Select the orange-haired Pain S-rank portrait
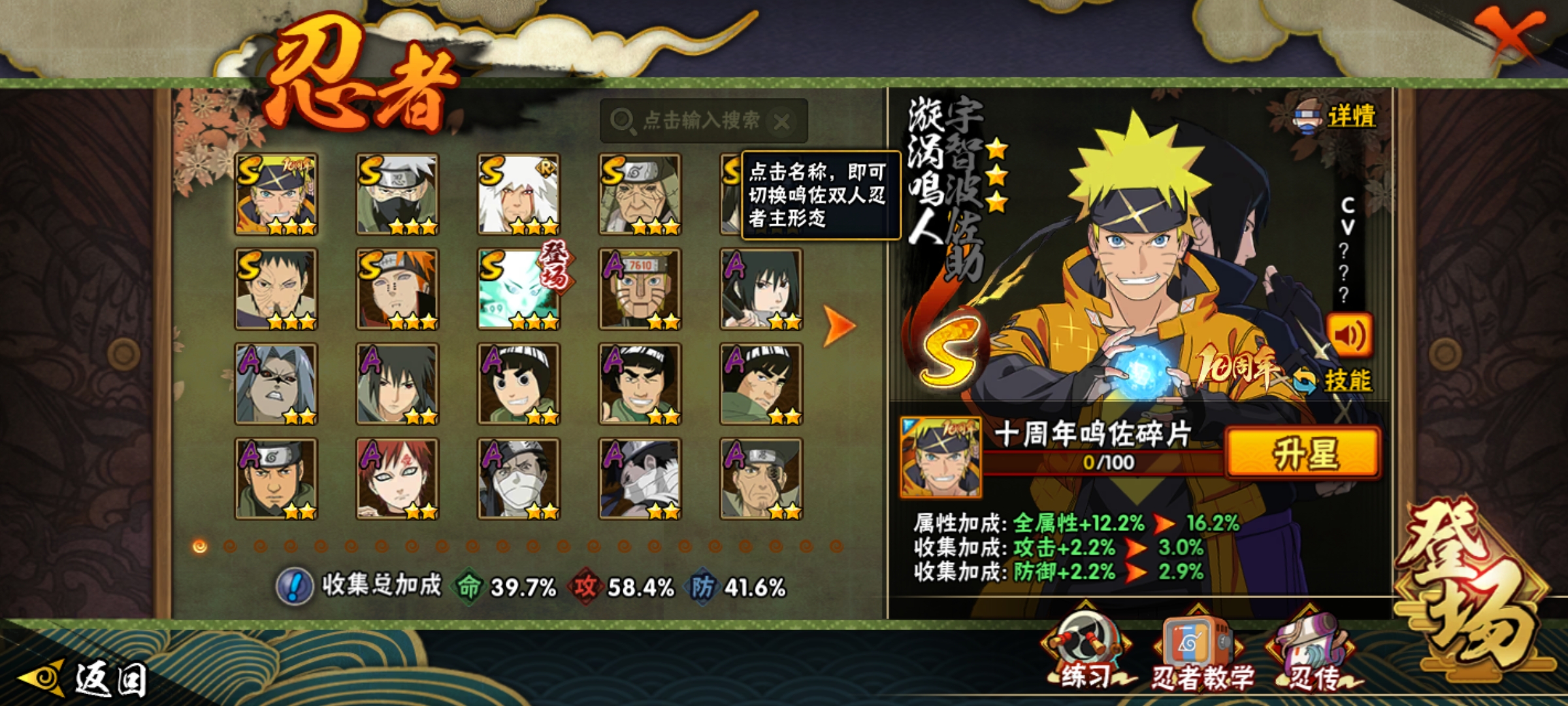The image size is (1568, 706). click(397, 289)
